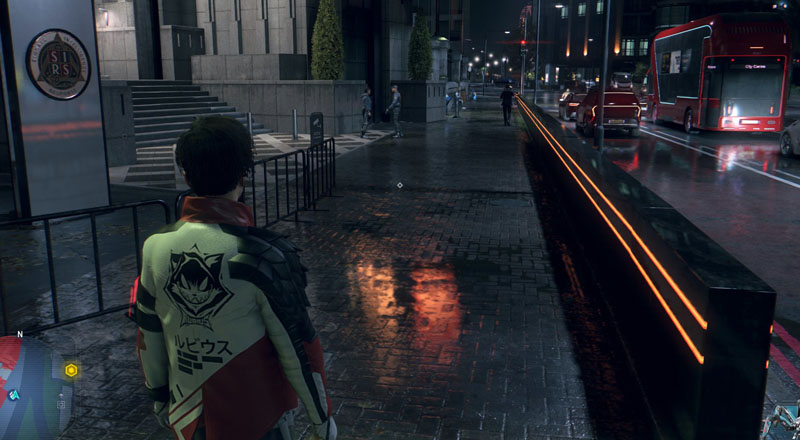Select the yellow hexagon objective marker
Viewport: 800px width, 440px height.
pos(71,370)
